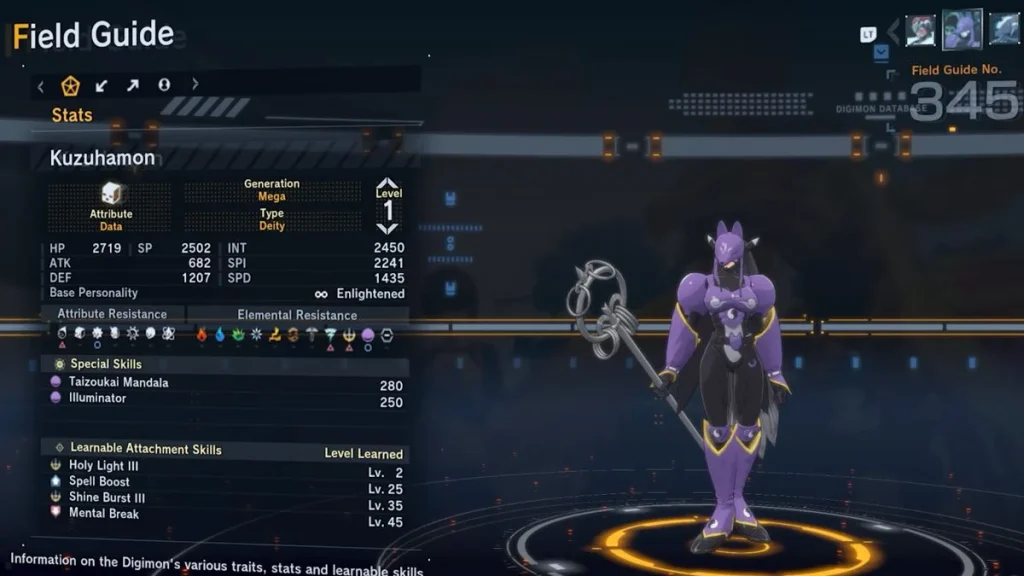Click the fire elemental resistance icon
This screenshot has width=1024, height=576.
click(201, 335)
